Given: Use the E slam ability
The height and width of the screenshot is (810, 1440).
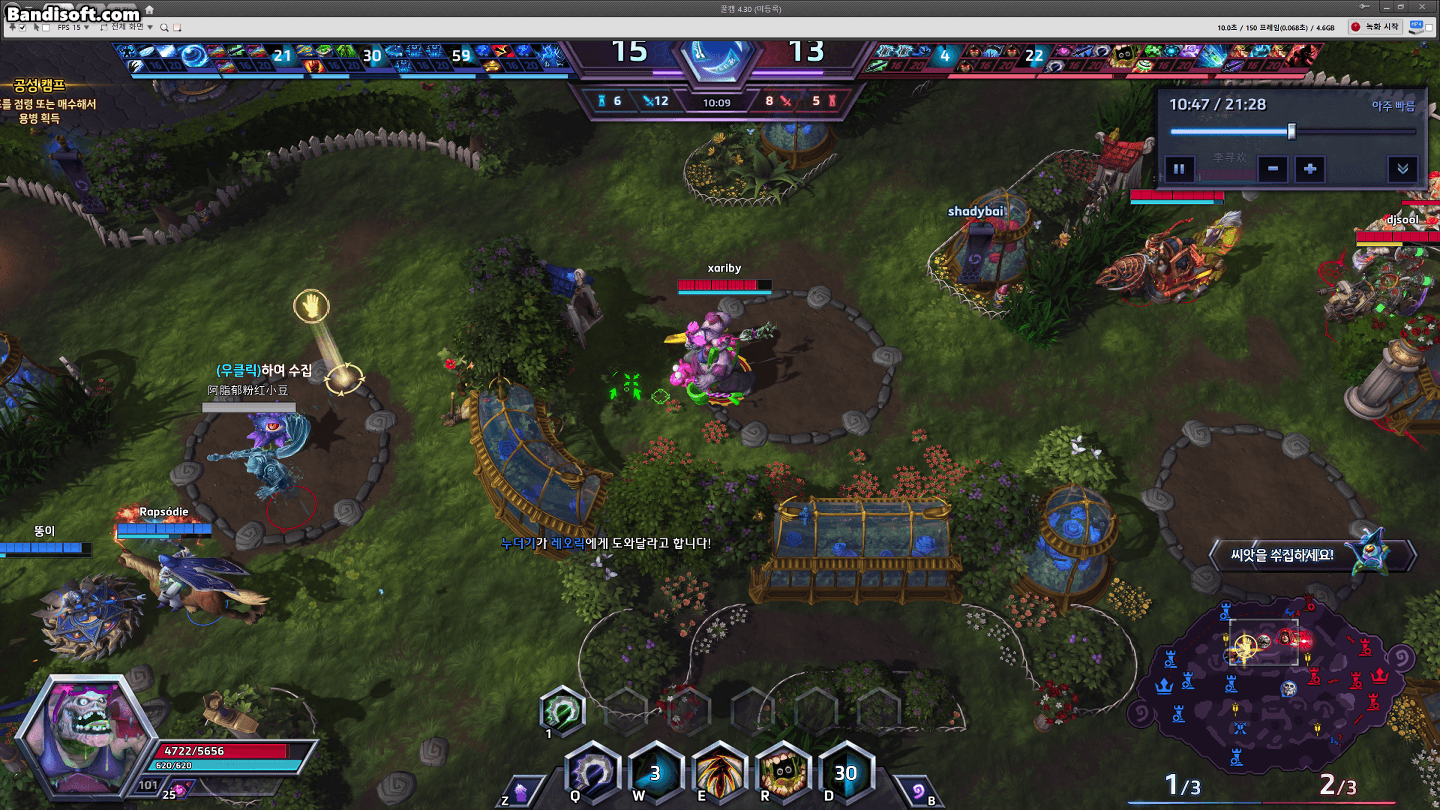Looking at the screenshot, I should [719, 773].
